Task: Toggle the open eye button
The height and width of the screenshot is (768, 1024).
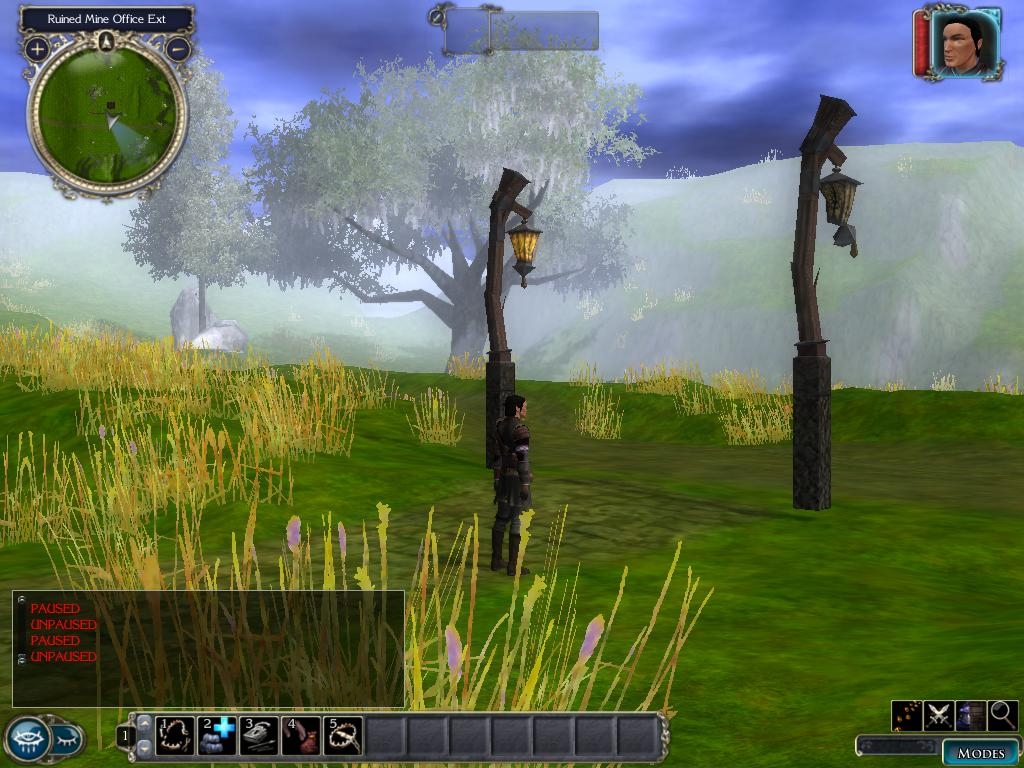Action: pos(28,739)
